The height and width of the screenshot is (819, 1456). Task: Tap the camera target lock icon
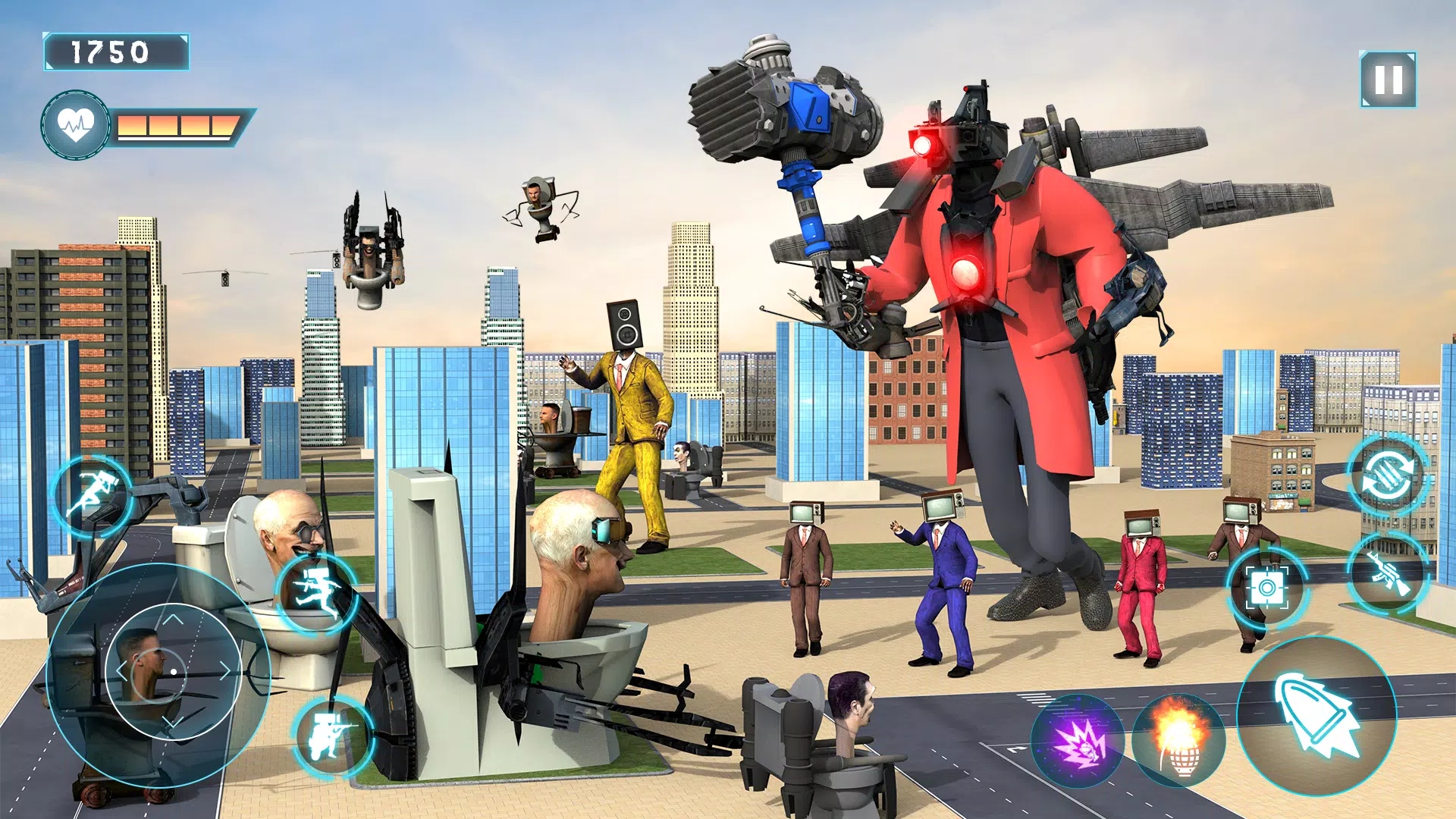pos(1267,586)
